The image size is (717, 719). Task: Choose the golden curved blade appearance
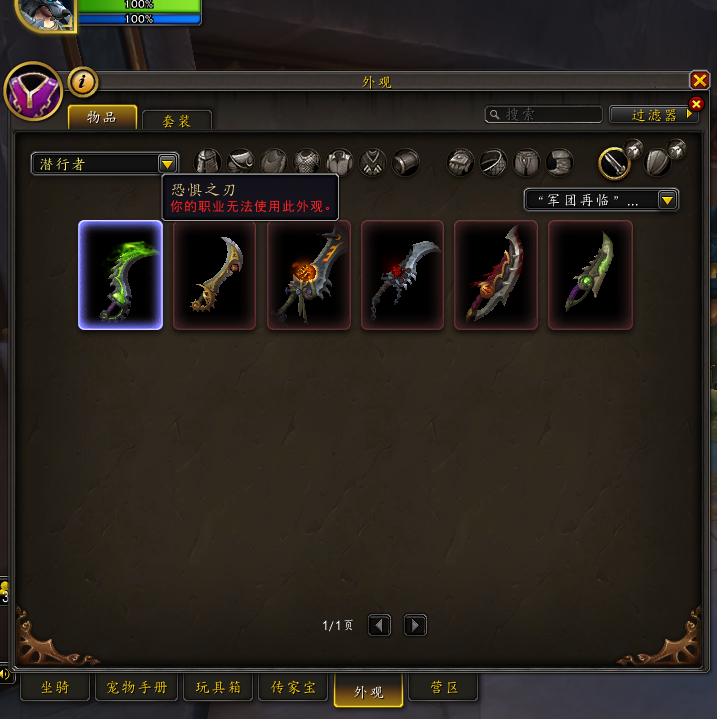[214, 275]
